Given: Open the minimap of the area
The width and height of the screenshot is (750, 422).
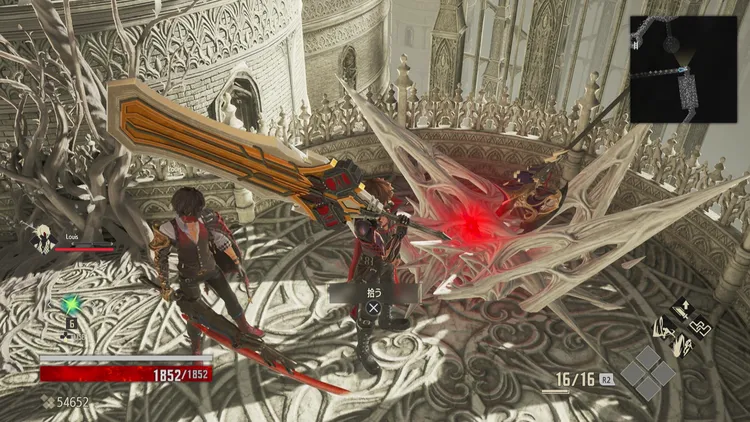Looking at the screenshot, I should click(x=683, y=69).
